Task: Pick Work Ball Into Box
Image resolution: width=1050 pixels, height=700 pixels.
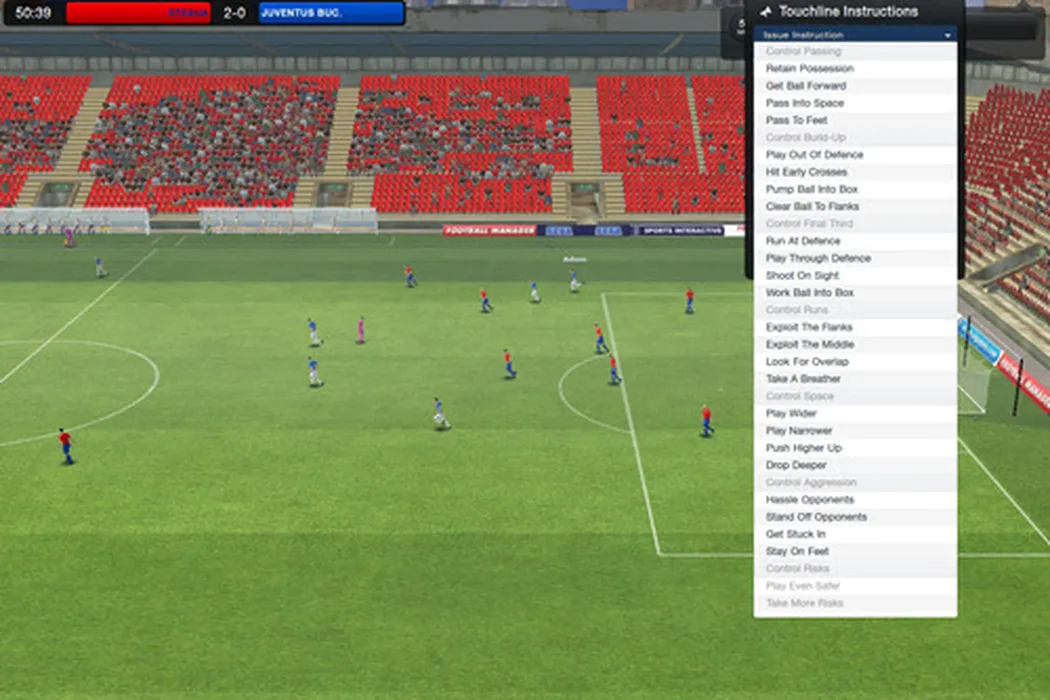Action: (810, 293)
